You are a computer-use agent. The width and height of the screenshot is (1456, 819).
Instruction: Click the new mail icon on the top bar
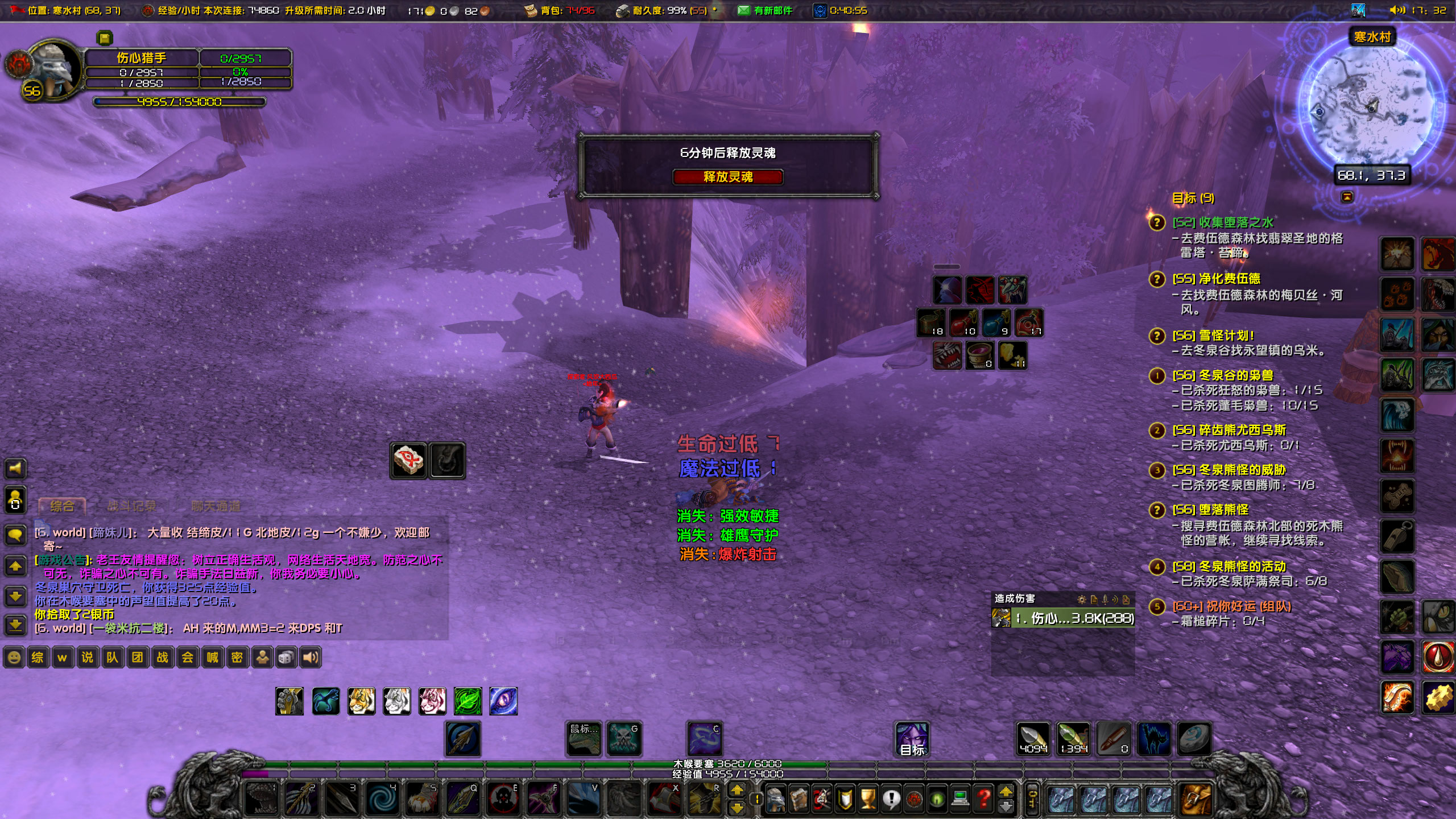(743, 11)
